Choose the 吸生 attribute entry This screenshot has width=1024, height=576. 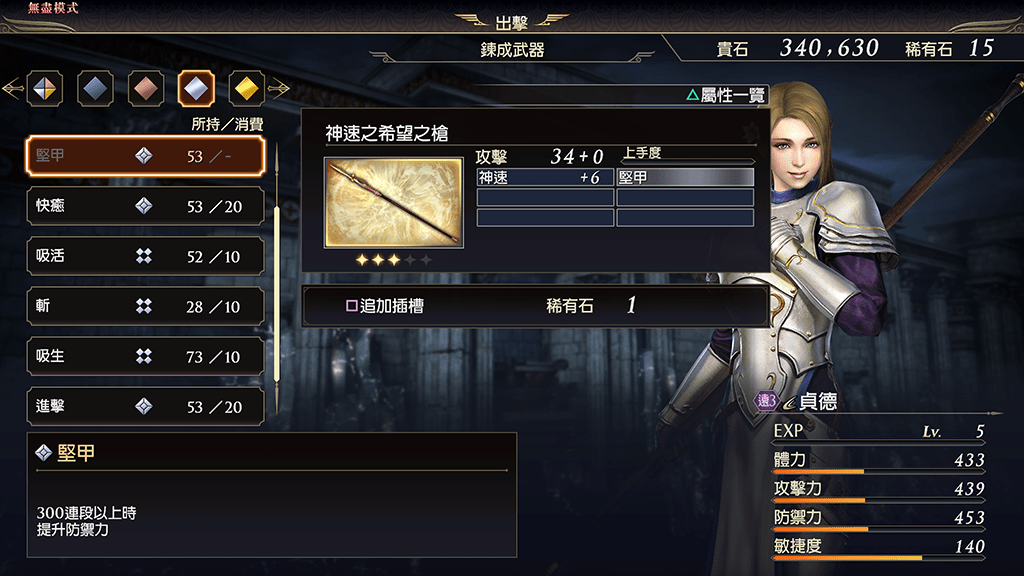(x=145, y=356)
